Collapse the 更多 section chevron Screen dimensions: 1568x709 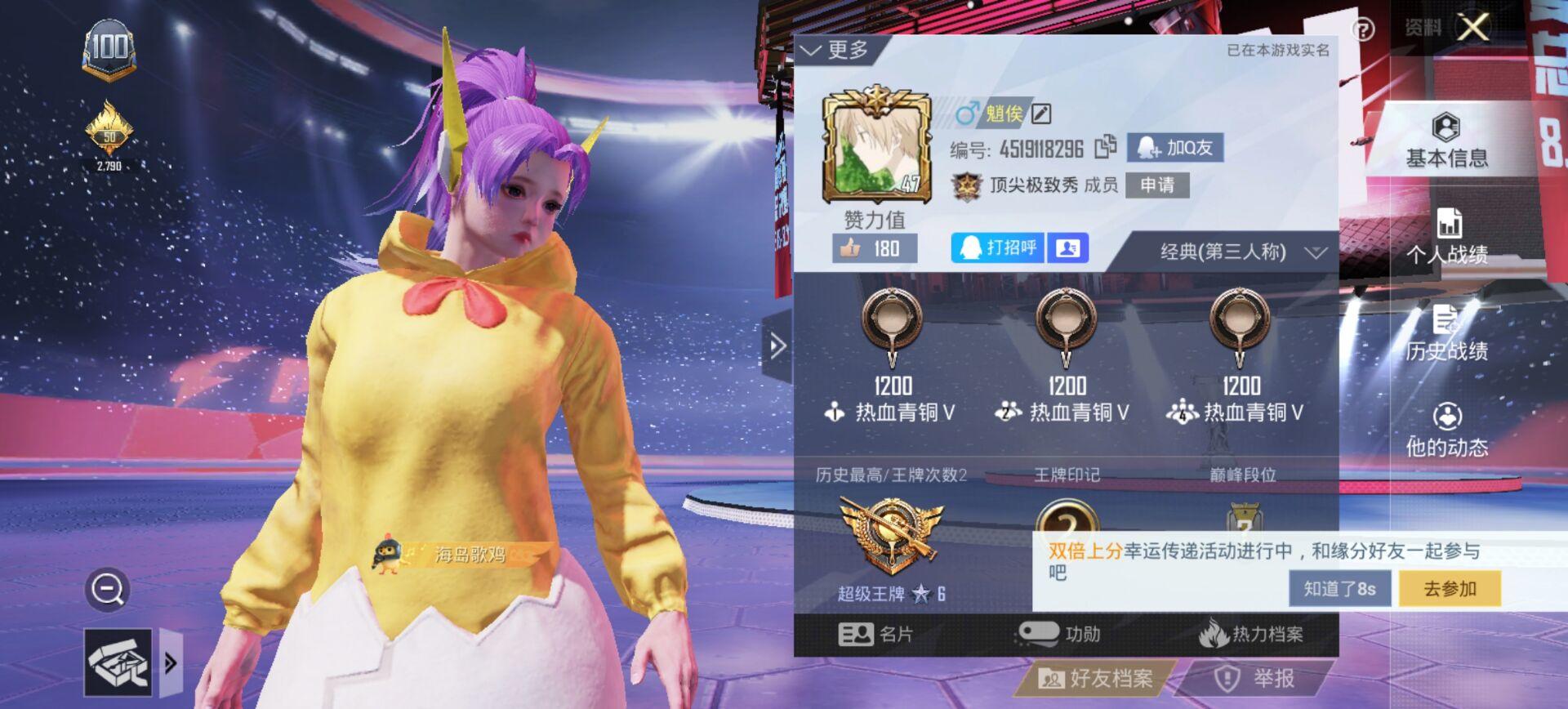pyautogui.click(x=813, y=51)
